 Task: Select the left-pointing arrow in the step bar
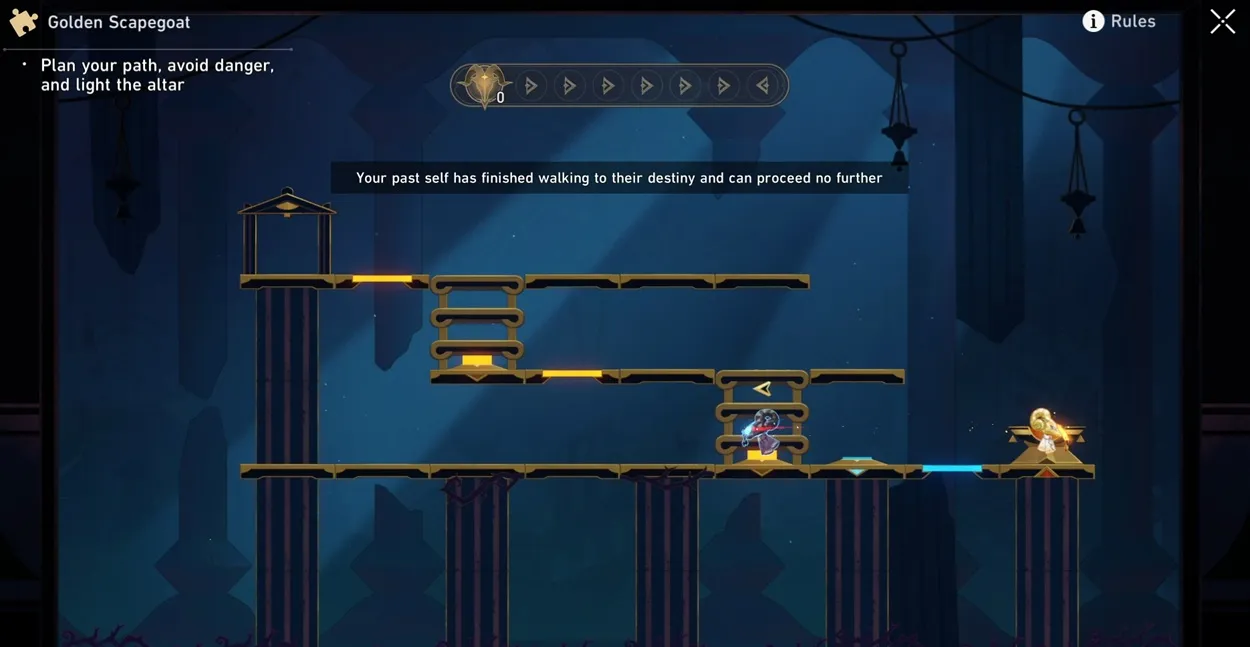click(762, 86)
